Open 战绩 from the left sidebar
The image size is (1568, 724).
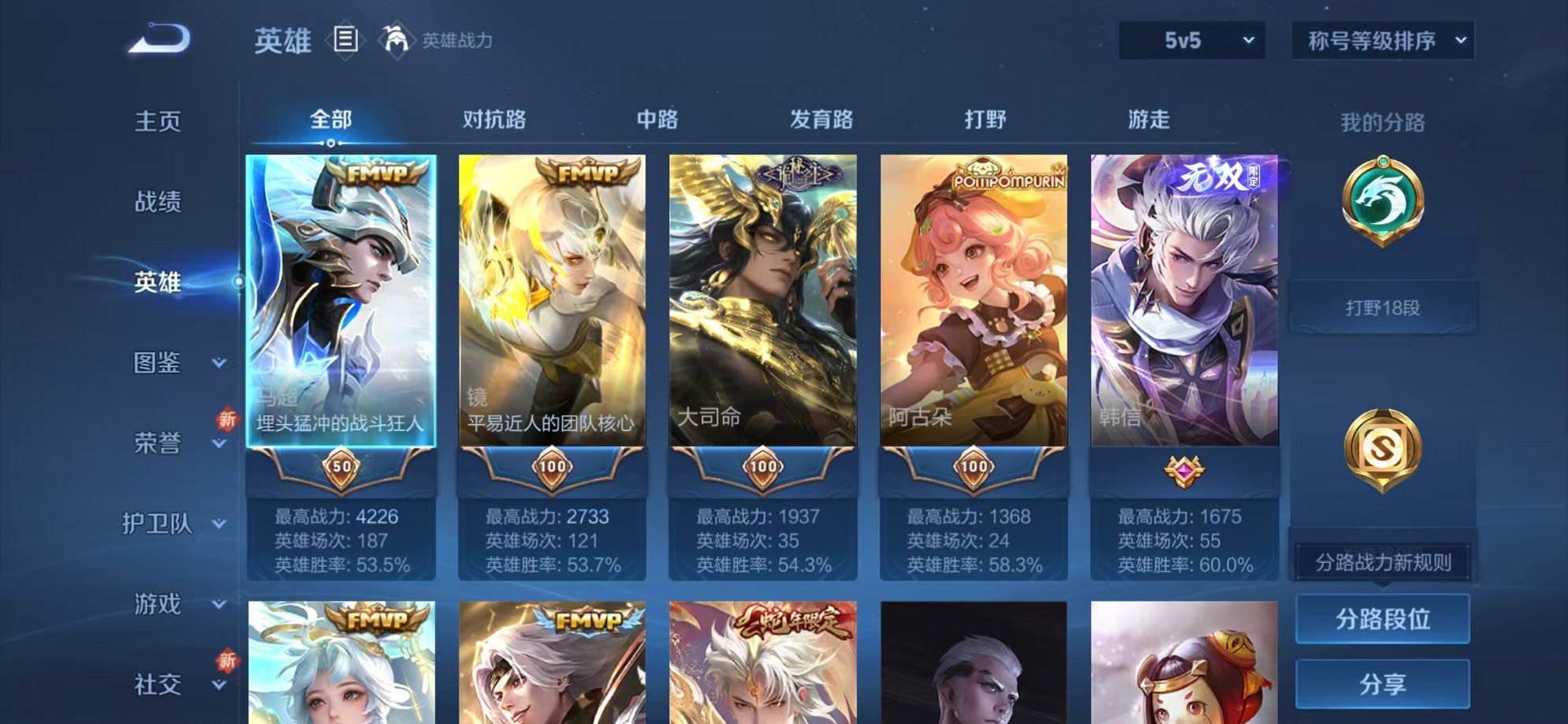[159, 203]
